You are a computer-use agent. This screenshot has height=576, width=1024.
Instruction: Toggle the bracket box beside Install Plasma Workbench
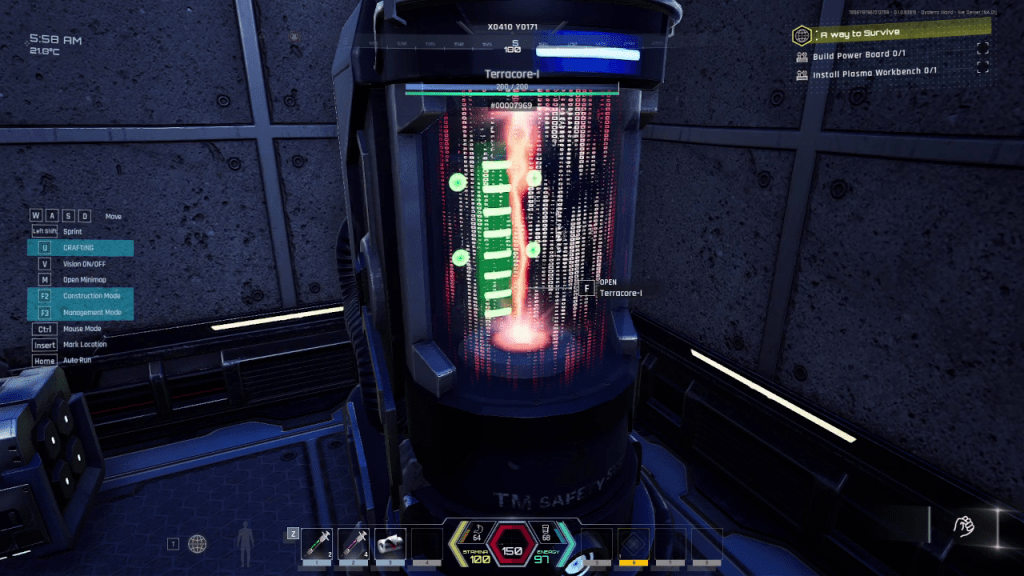983,67
